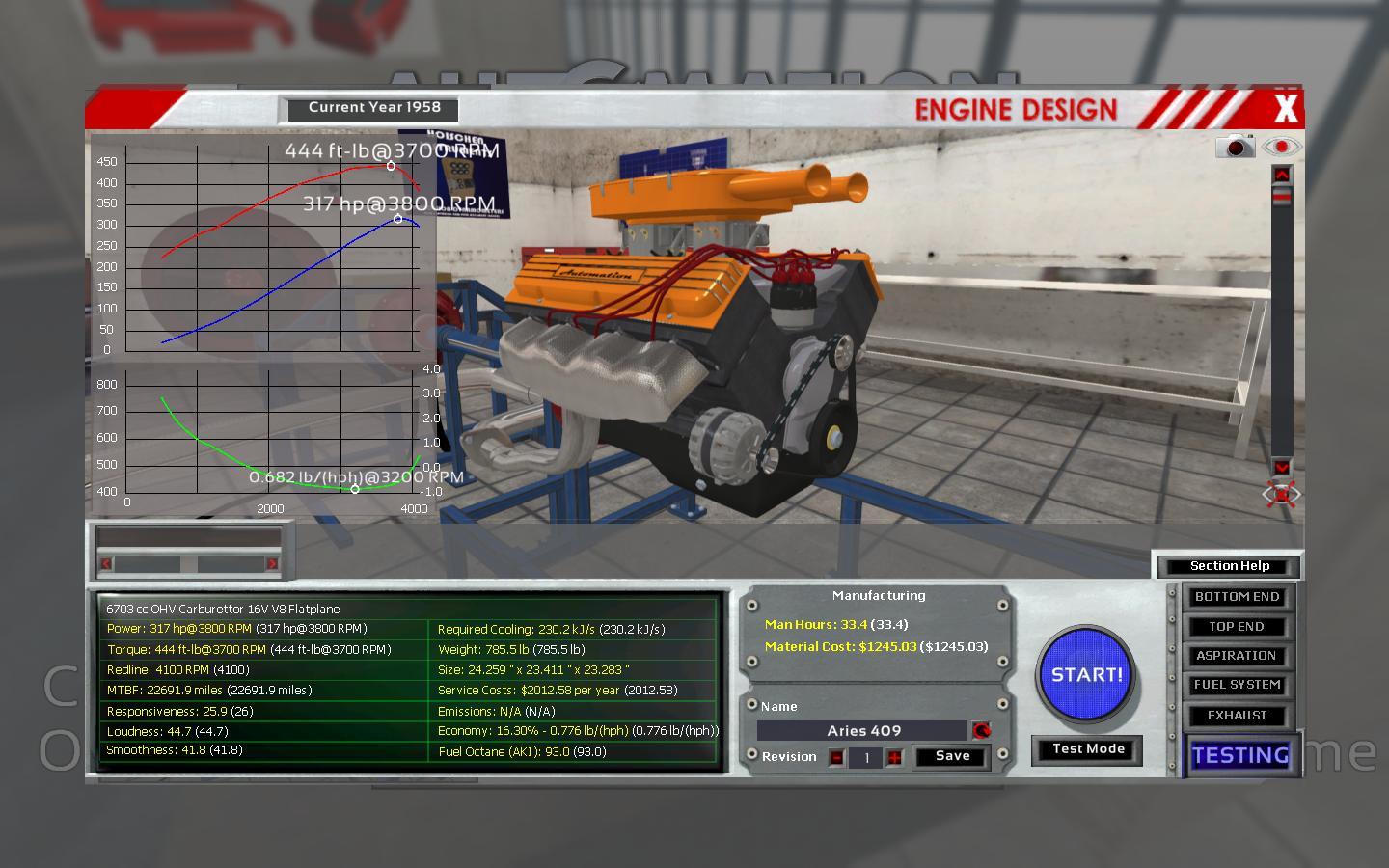Open the Aspiration section
Image resolution: width=1389 pixels, height=868 pixels.
[x=1237, y=656]
